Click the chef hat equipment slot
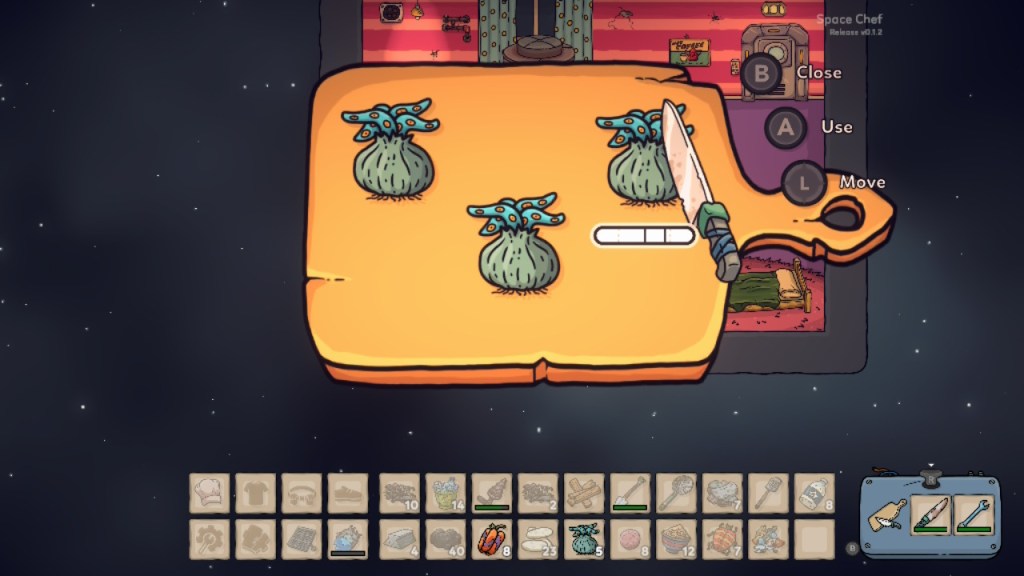The height and width of the screenshot is (576, 1024). [210, 493]
